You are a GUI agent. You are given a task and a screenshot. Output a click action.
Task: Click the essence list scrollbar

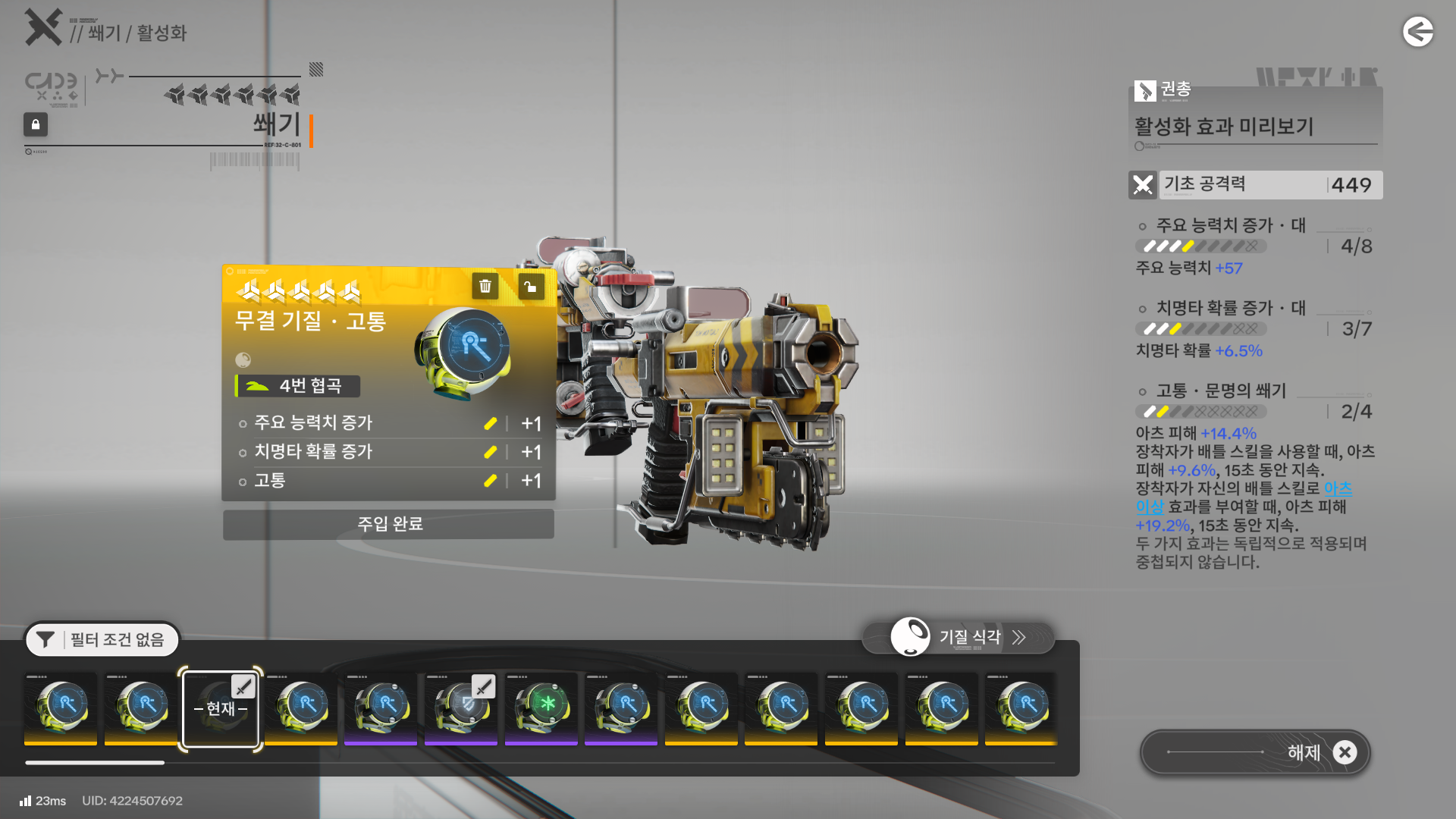point(95,763)
